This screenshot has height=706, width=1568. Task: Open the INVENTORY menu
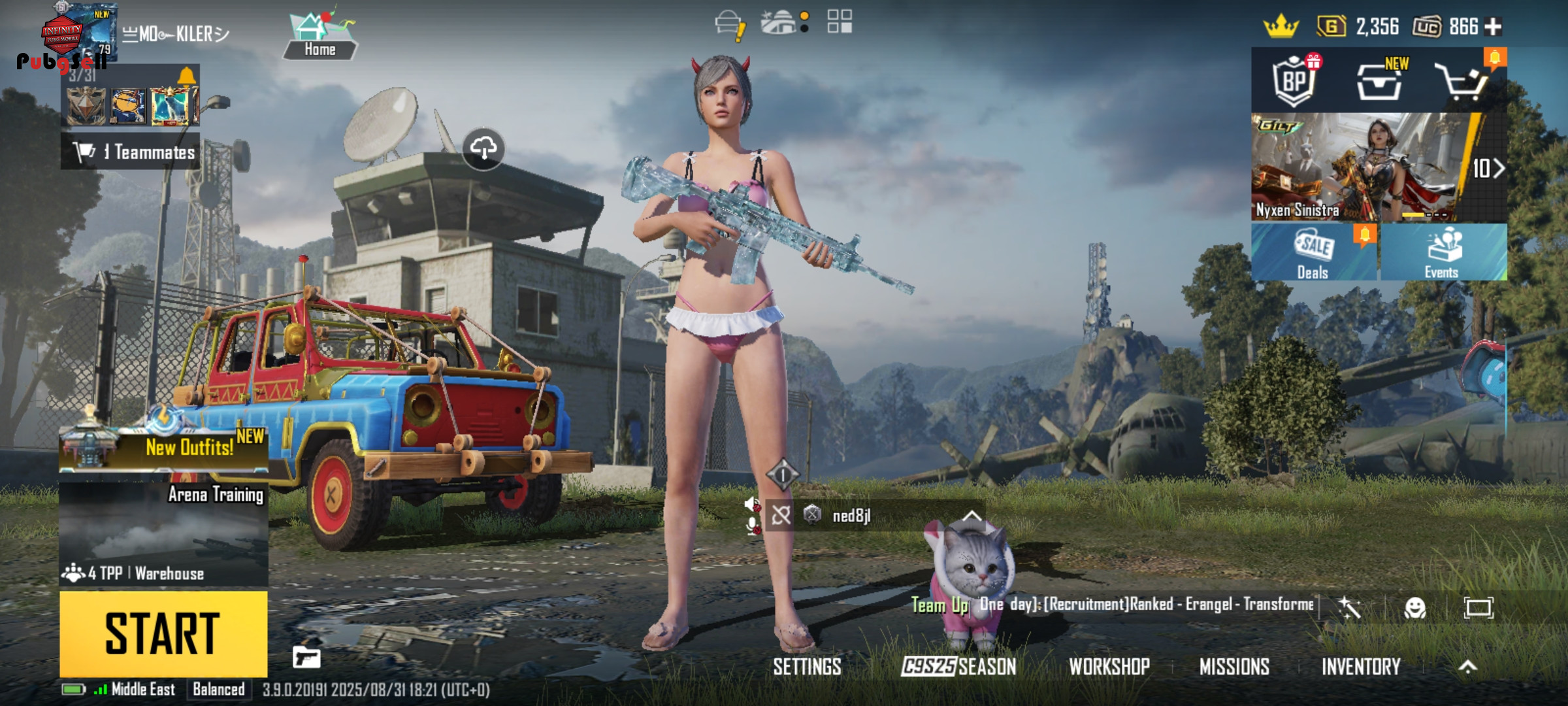pyautogui.click(x=1361, y=667)
